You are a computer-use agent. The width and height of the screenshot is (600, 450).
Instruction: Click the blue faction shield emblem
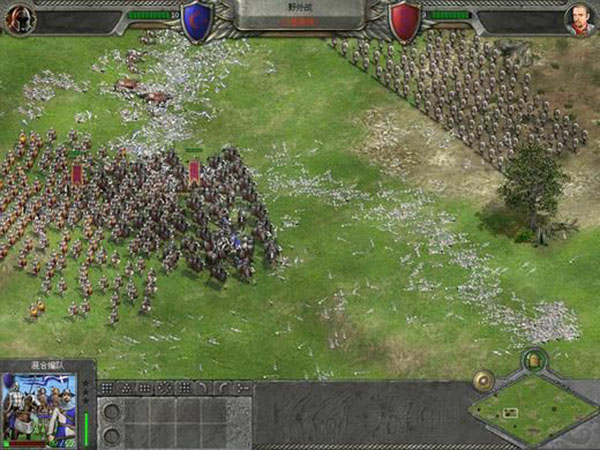pos(196,22)
